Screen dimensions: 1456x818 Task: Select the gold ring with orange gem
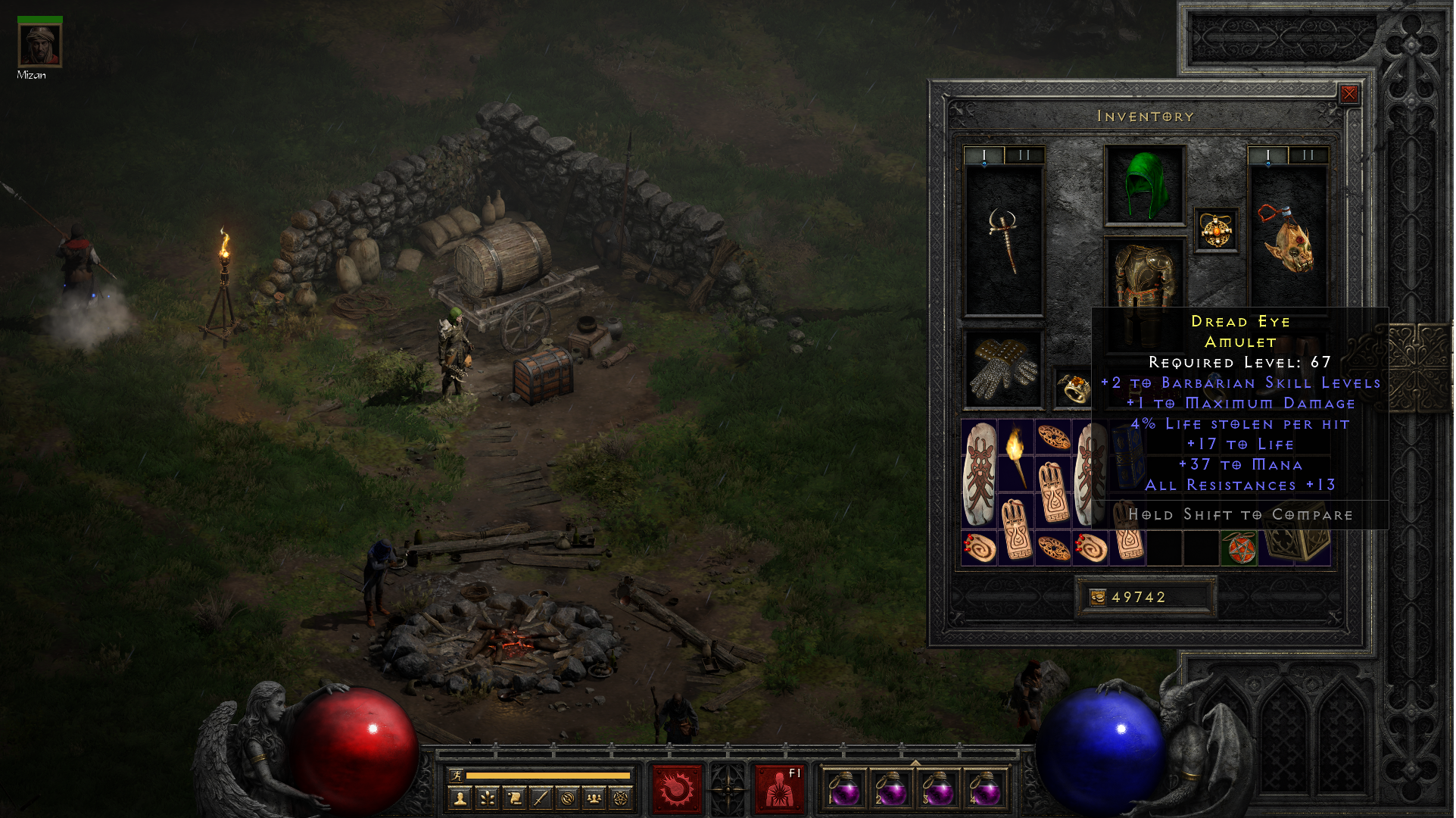click(1074, 389)
